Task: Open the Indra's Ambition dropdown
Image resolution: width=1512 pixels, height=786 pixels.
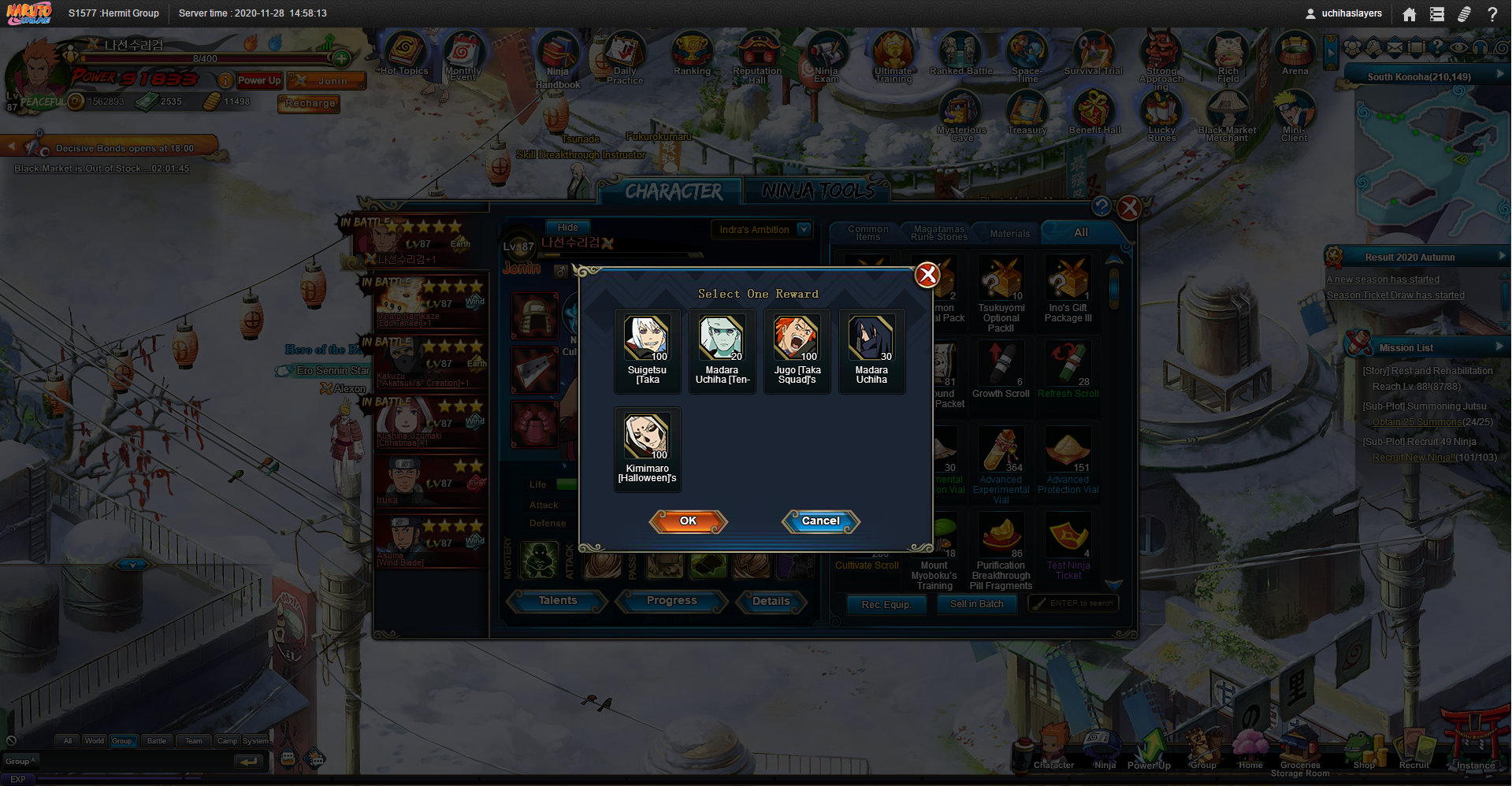Action: 804,229
